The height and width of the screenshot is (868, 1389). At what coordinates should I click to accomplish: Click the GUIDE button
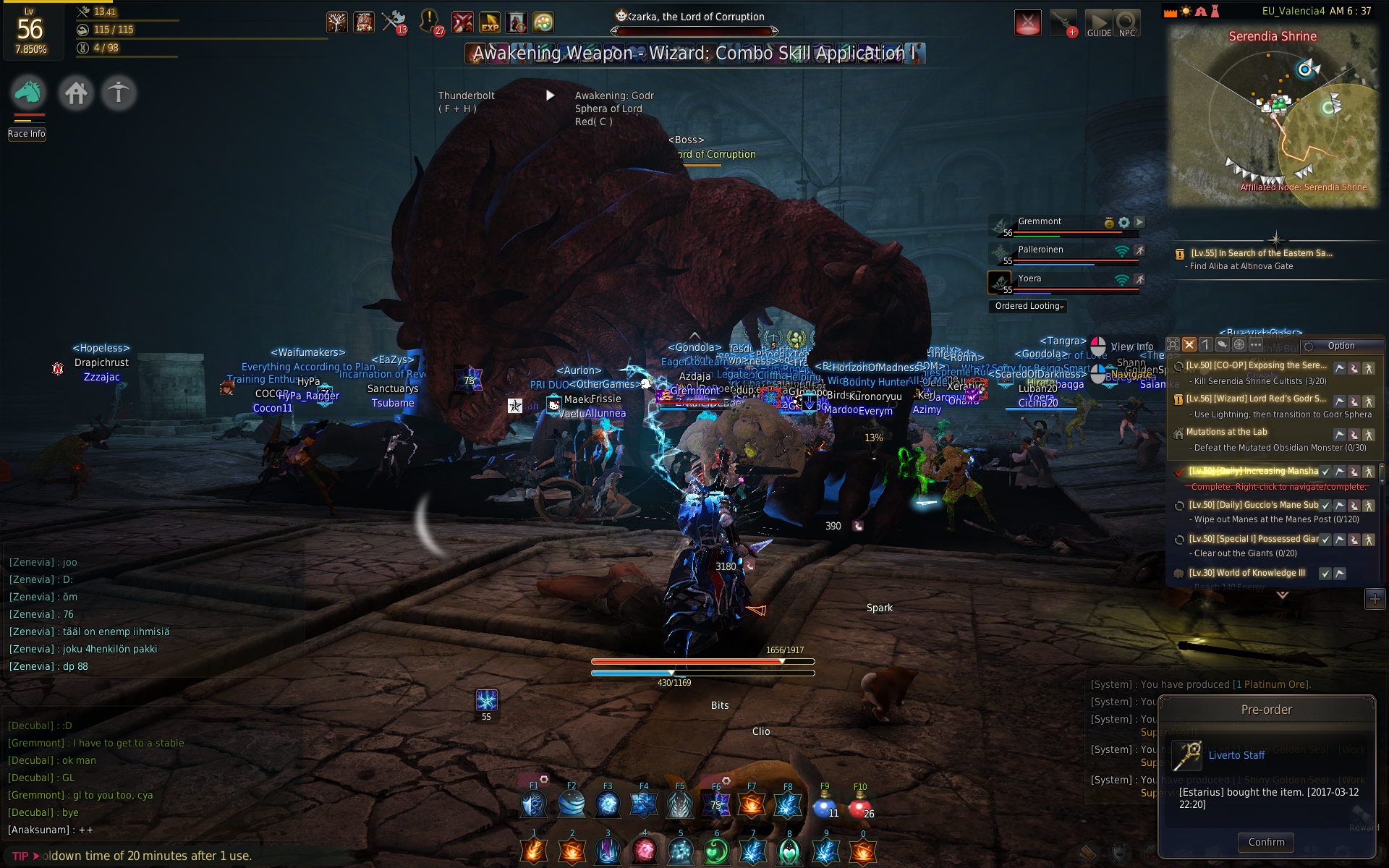pyautogui.click(x=1099, y=24)
